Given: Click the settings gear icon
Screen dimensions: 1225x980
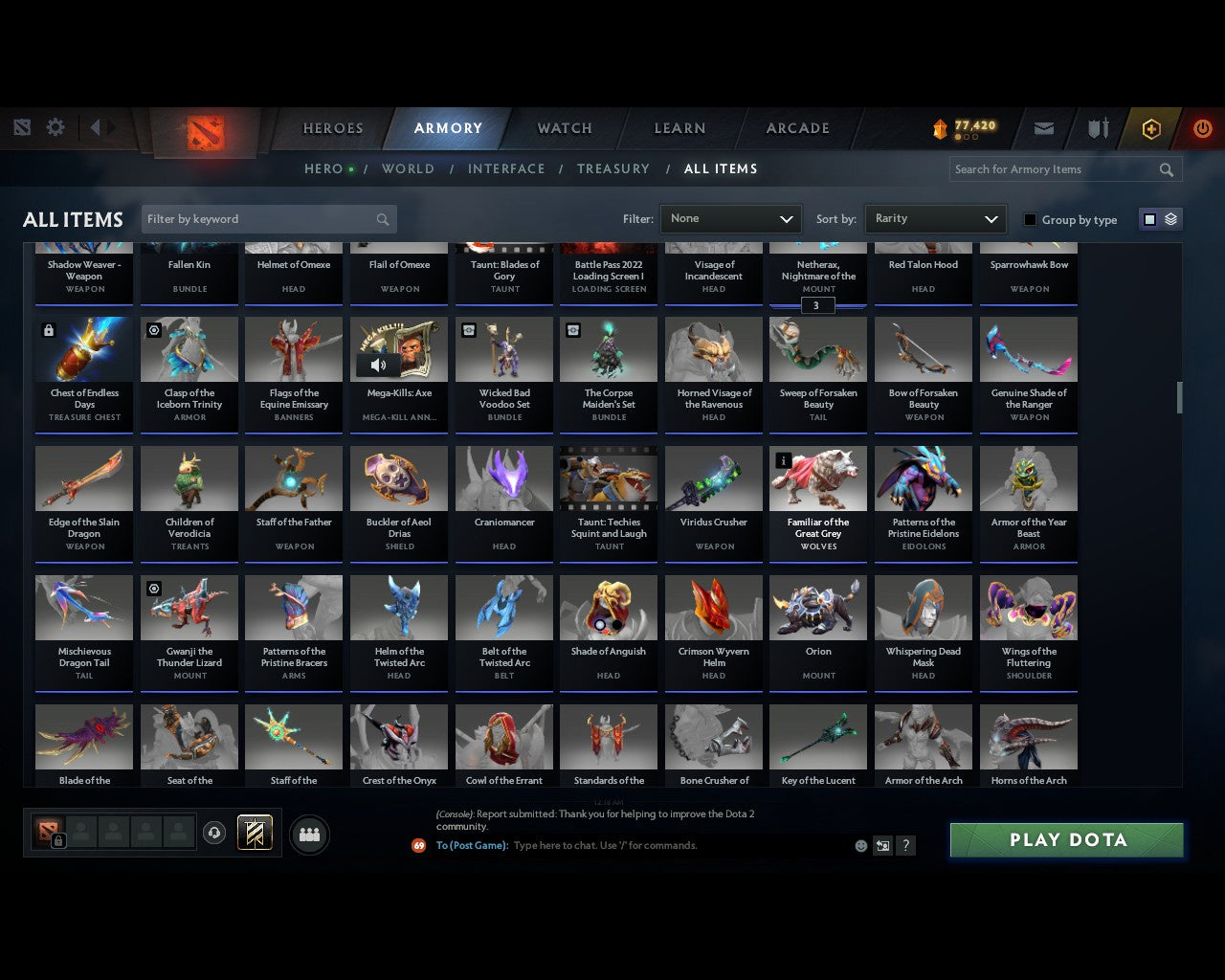Looking at the screenshot, I should tap(56, 126).
